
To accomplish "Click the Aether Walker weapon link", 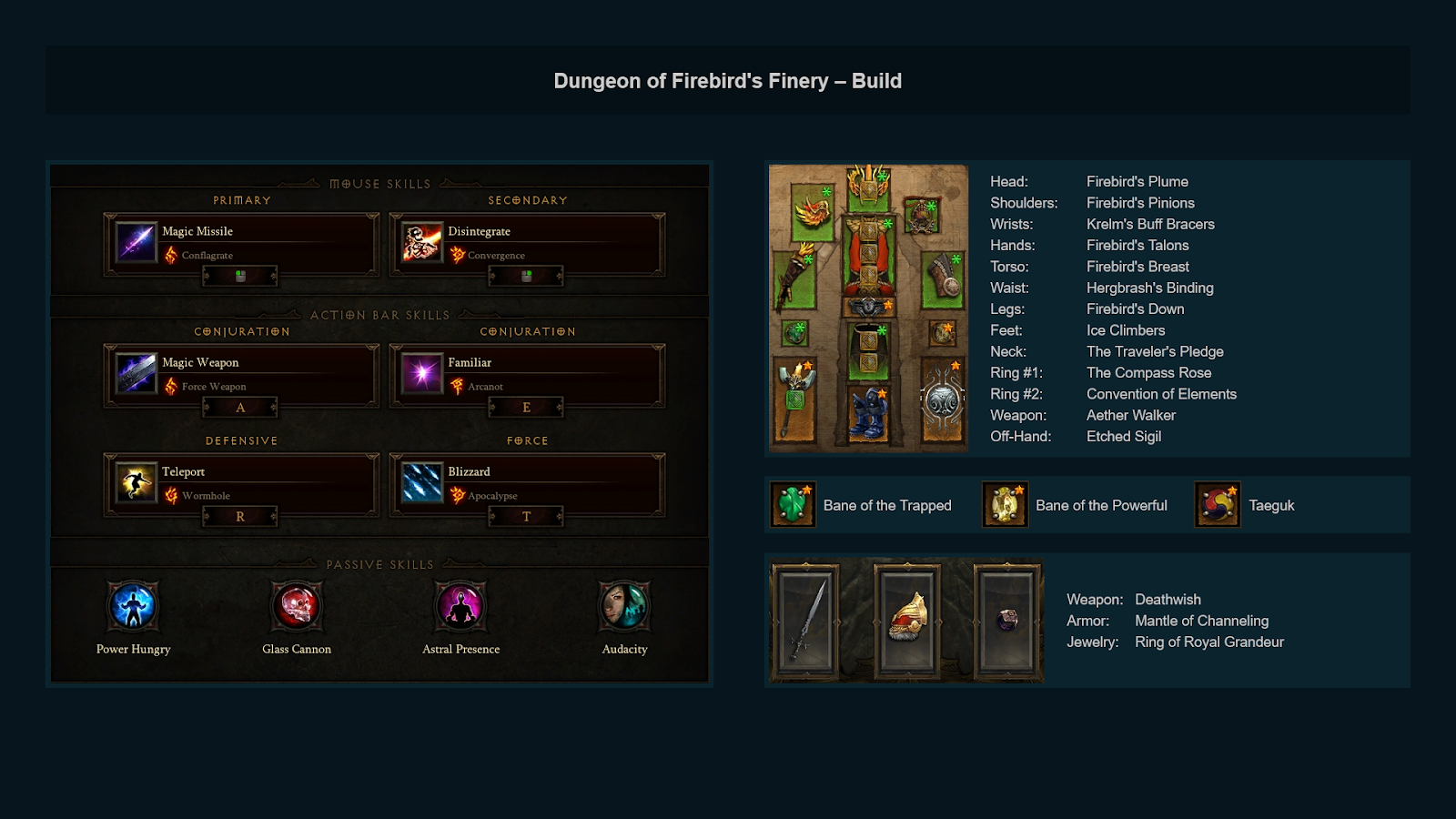I will tap(1131, 415).
